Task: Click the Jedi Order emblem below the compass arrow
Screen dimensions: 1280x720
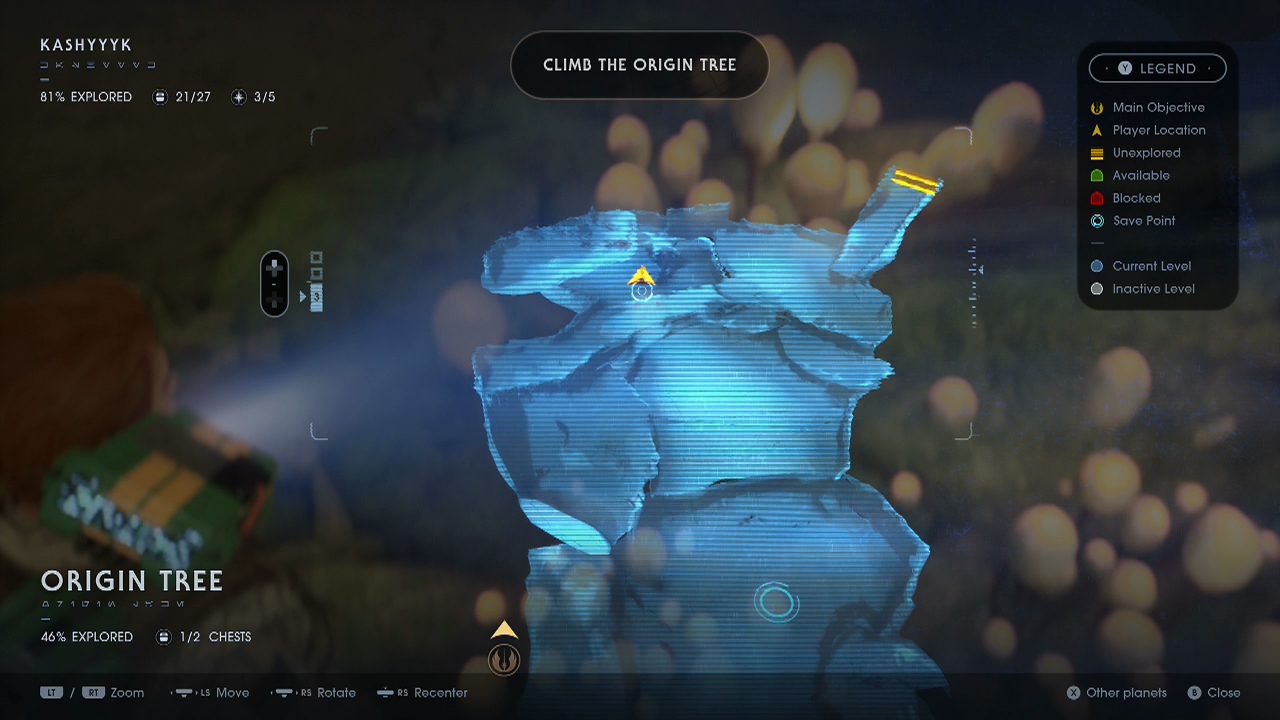Action: click(x=504, y=659)
